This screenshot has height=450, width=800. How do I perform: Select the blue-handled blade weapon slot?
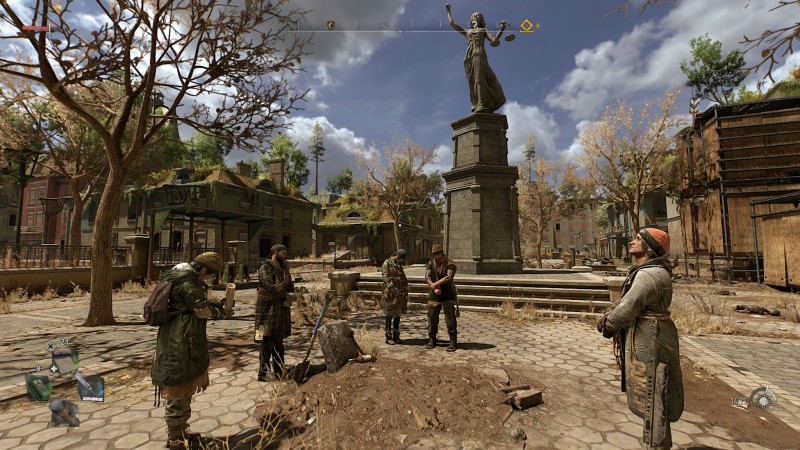point(89,387)
